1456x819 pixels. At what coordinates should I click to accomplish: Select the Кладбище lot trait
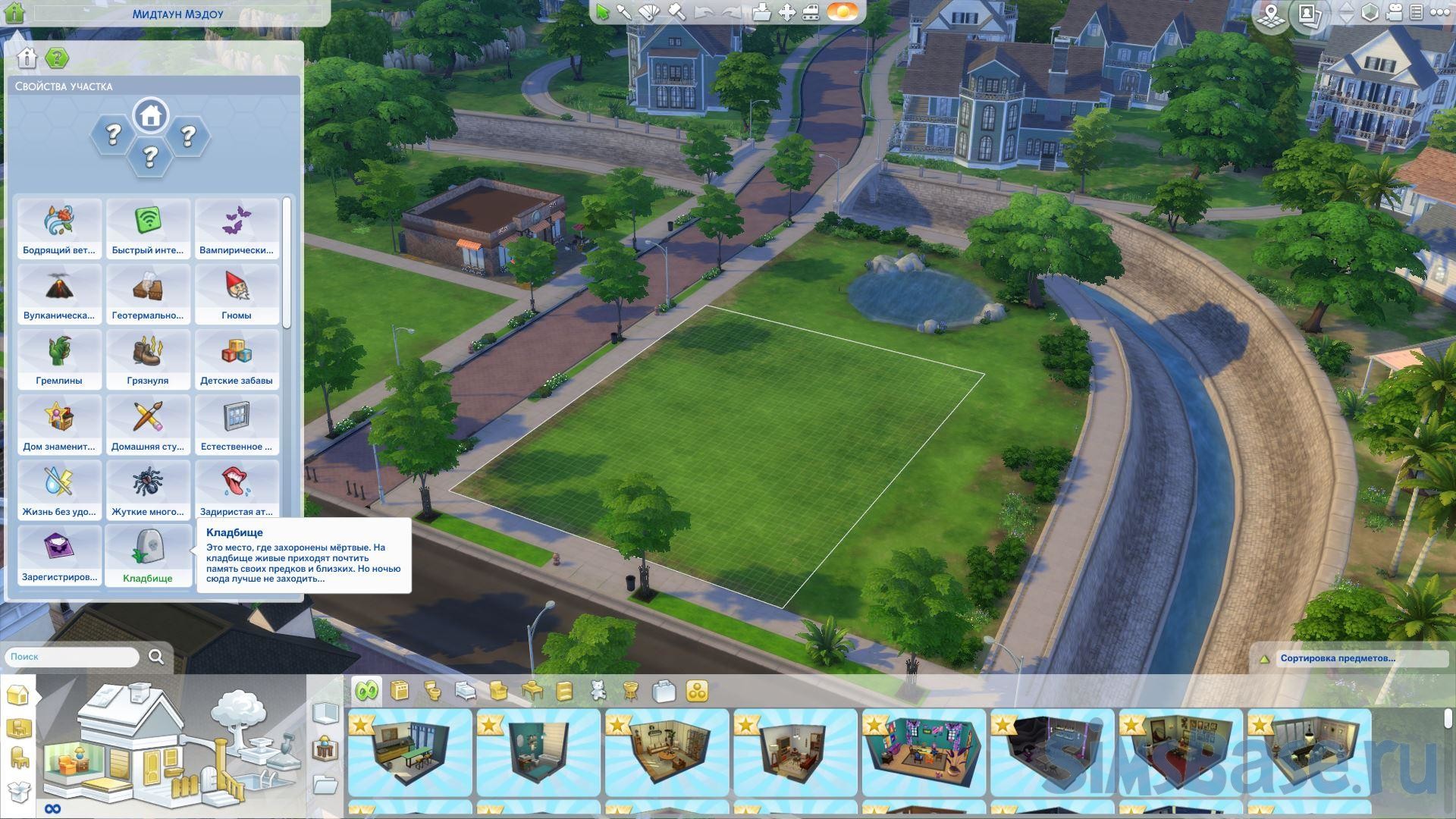point(148,555)
